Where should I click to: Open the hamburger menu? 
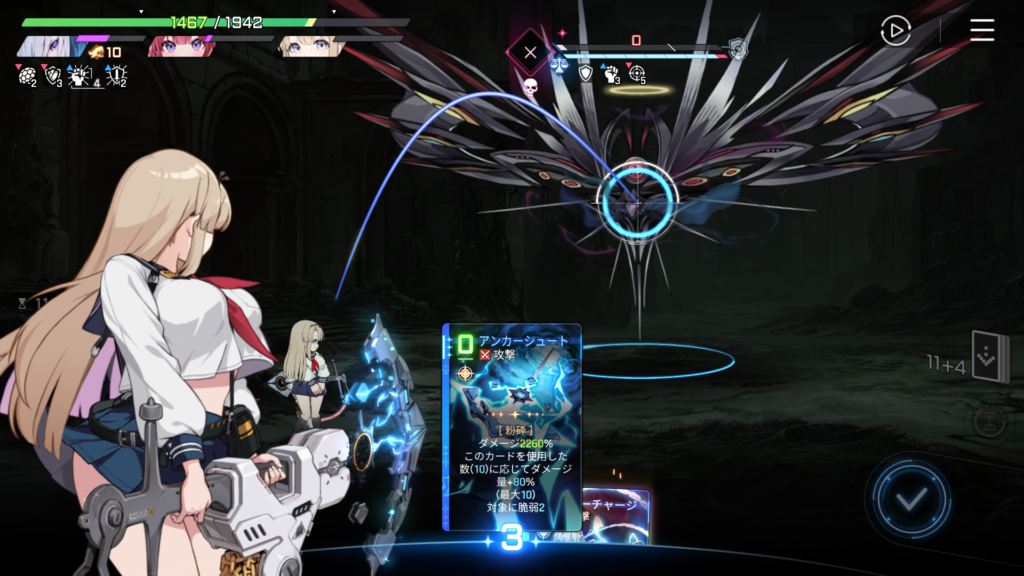(x=982, y=31)
